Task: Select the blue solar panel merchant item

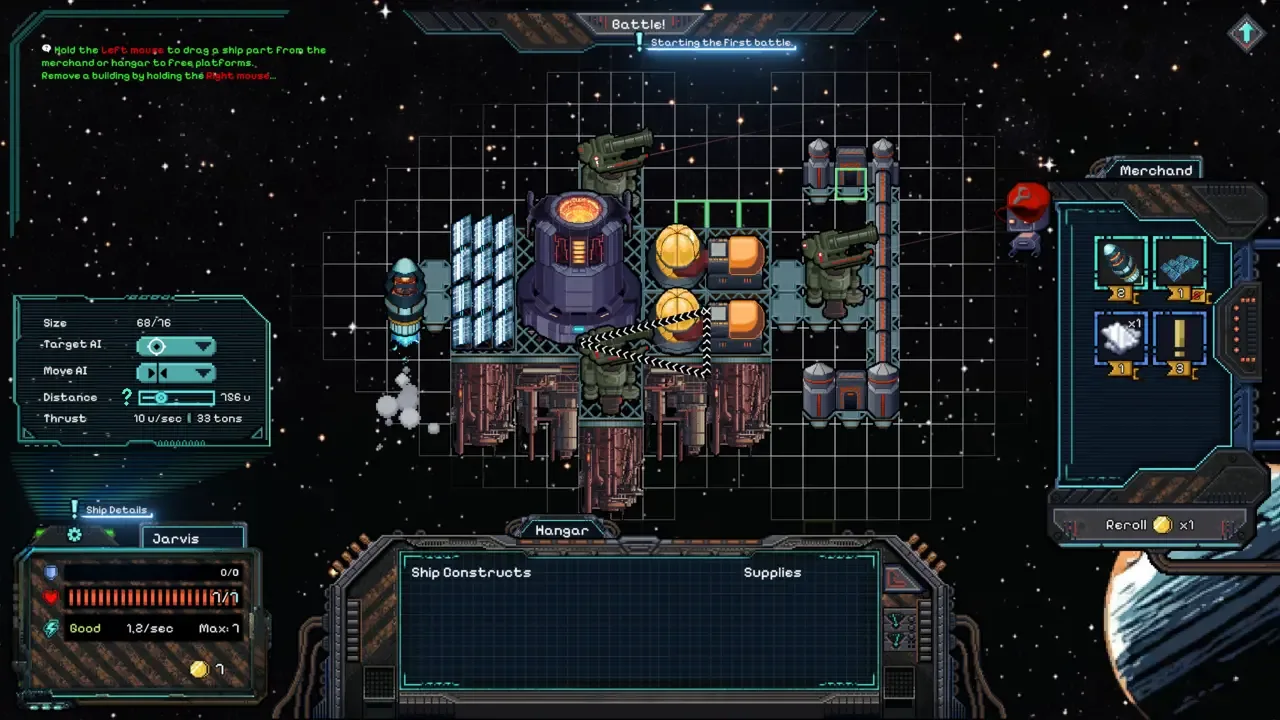Action: point(1179,263)
